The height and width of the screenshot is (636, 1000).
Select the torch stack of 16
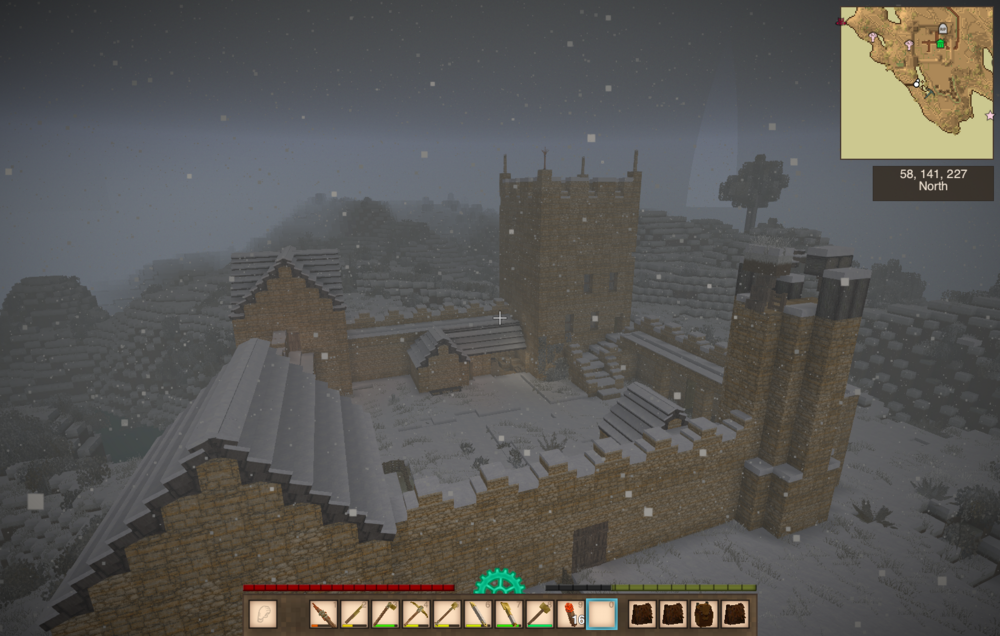[x=571, y=614]
